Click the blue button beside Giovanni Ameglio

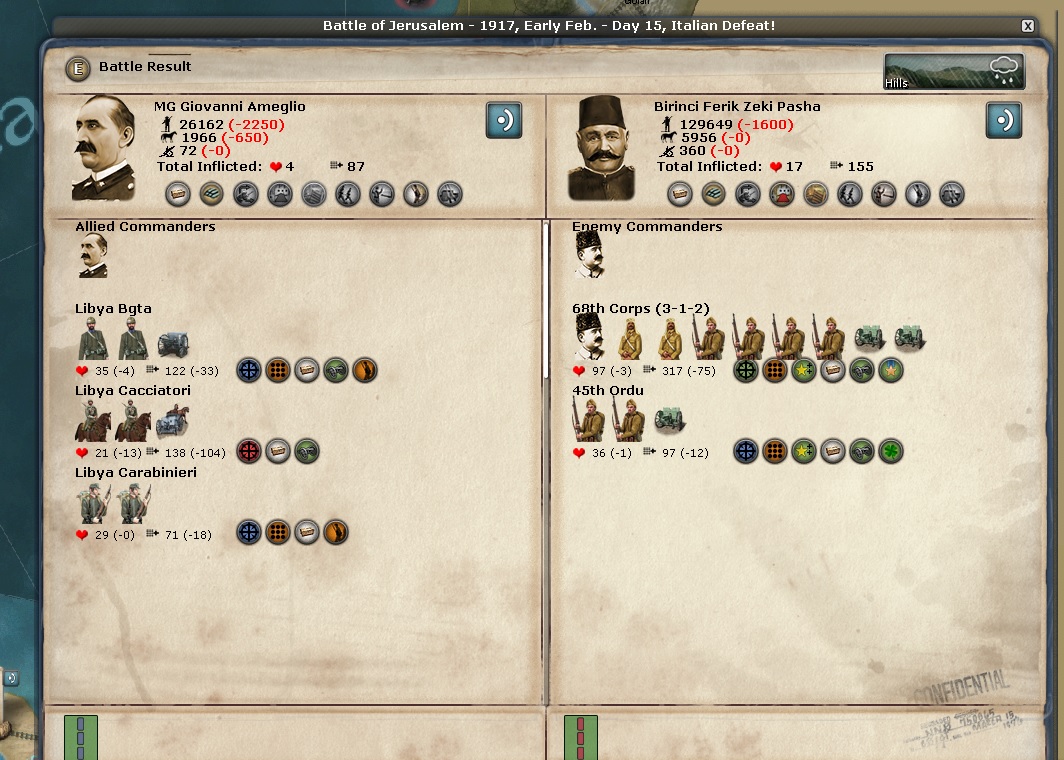(x=504, y=120)
